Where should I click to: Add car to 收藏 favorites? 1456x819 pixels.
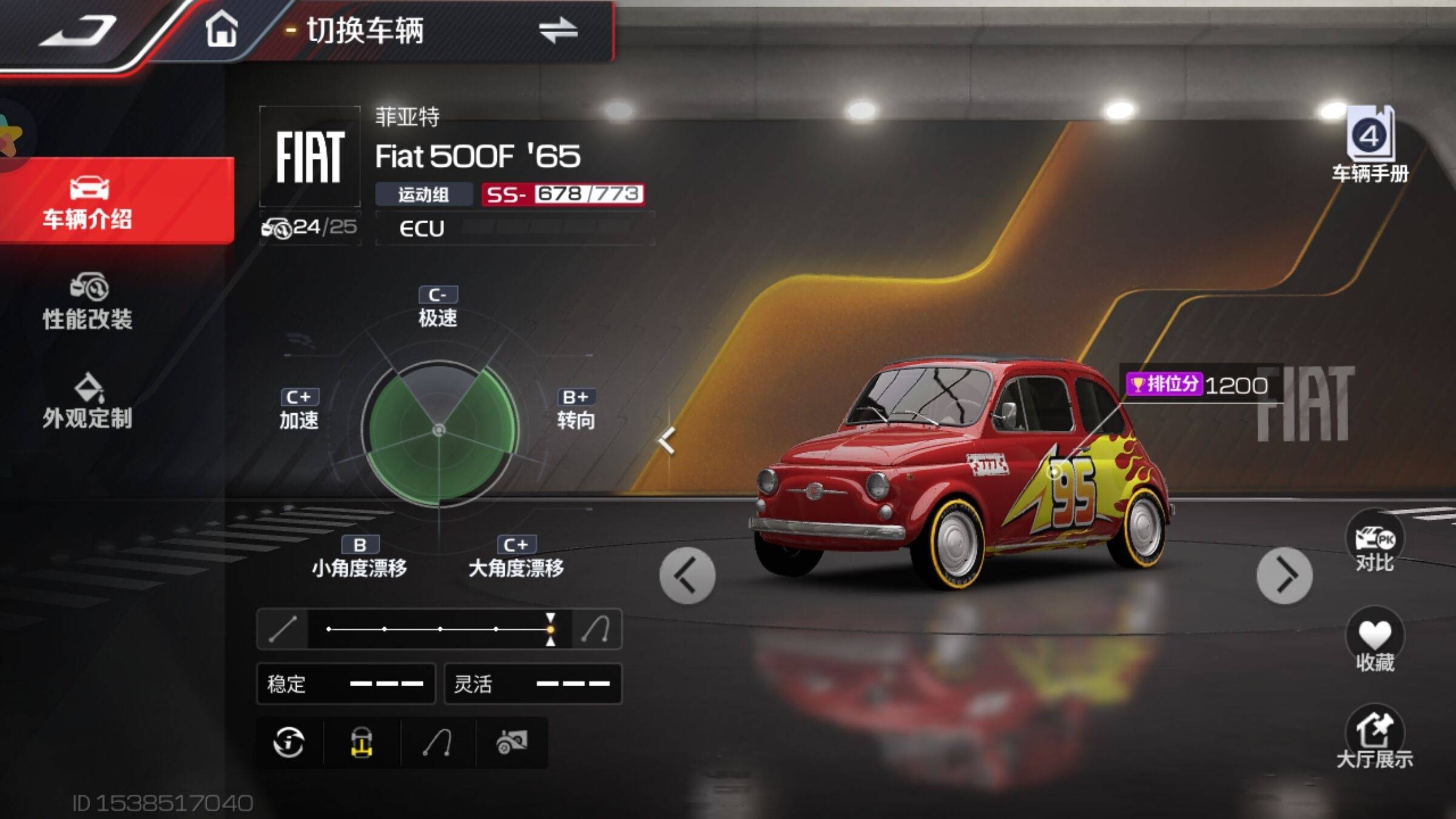1374,641
